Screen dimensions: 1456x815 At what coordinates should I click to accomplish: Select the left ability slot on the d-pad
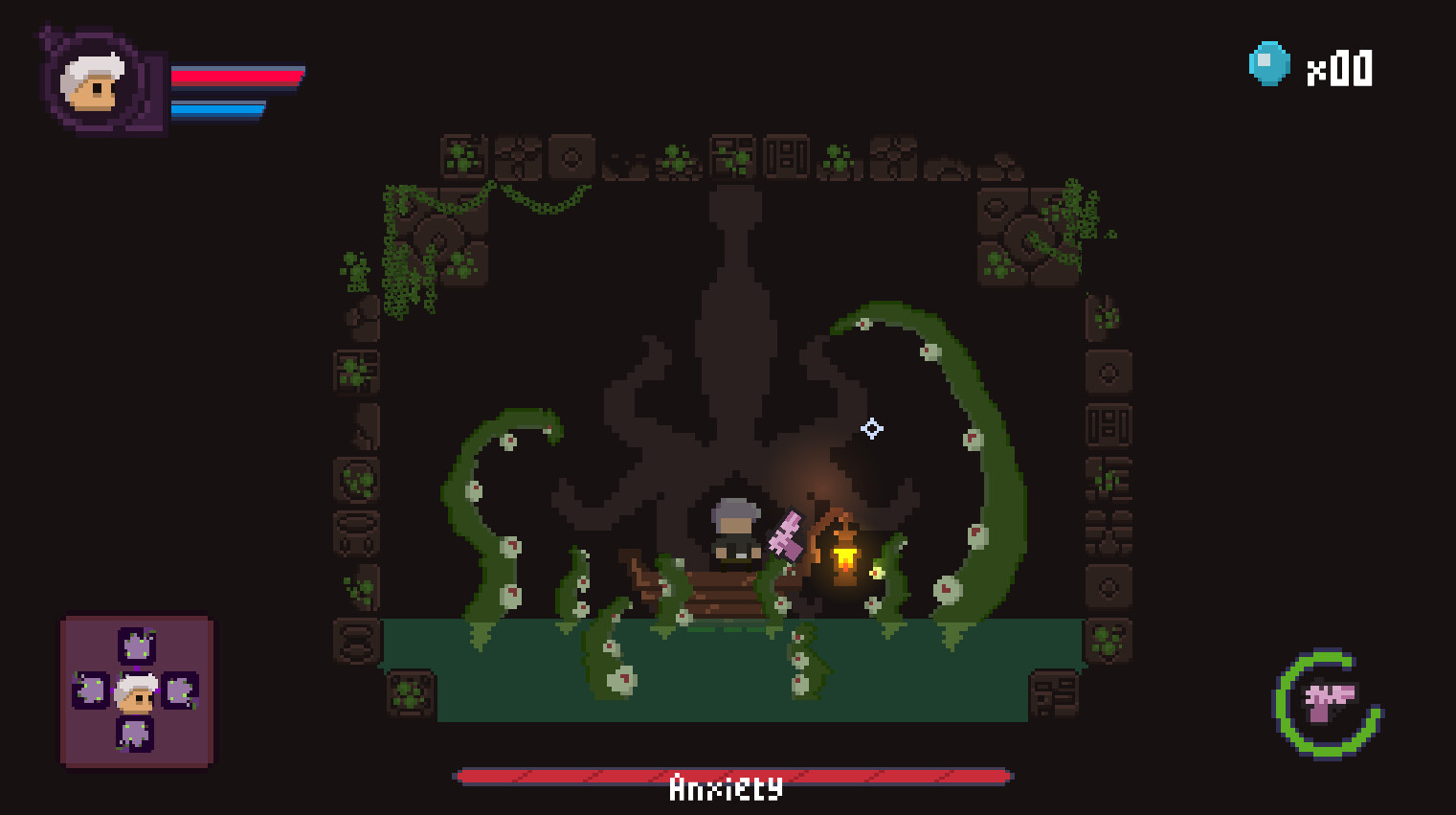point(92,691)
